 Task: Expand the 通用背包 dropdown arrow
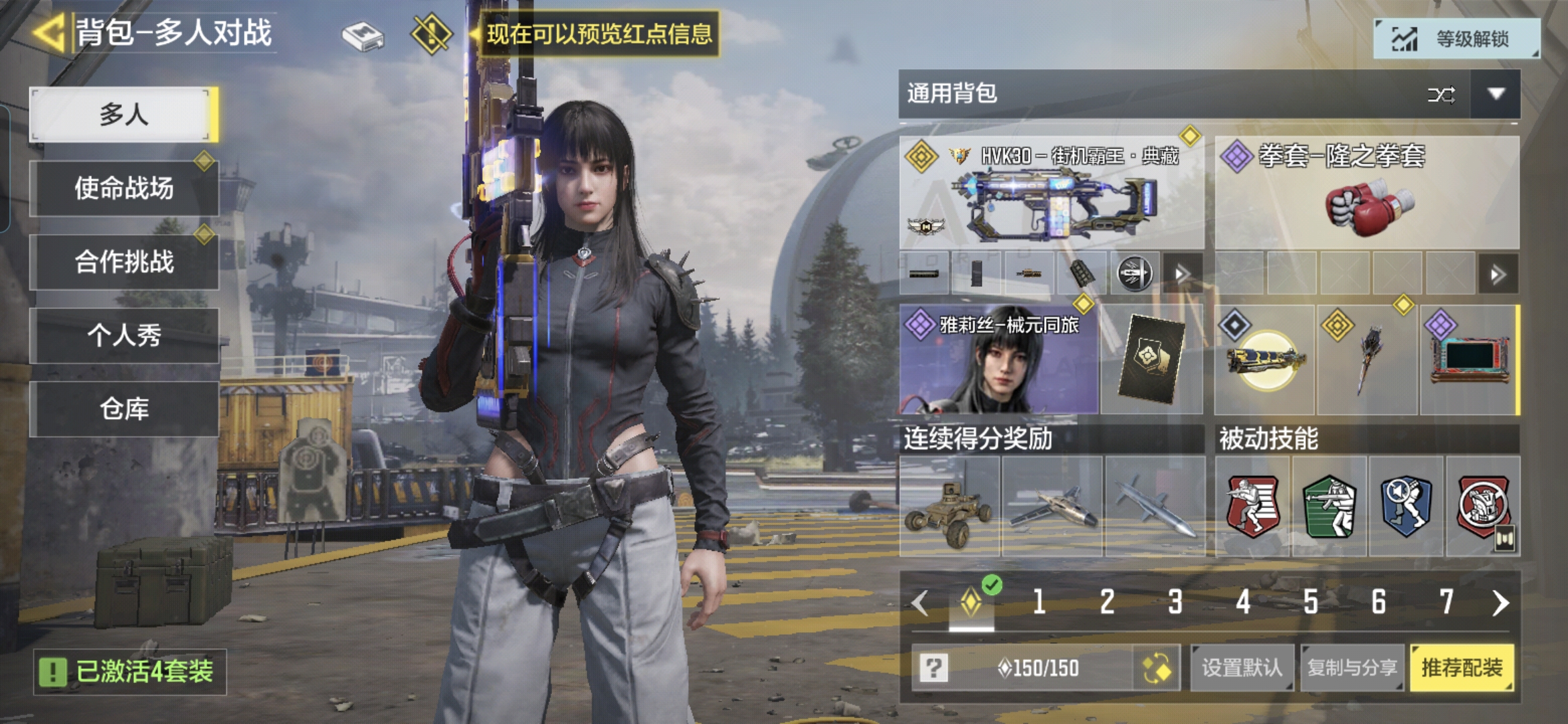click(x=1496, y=94)
